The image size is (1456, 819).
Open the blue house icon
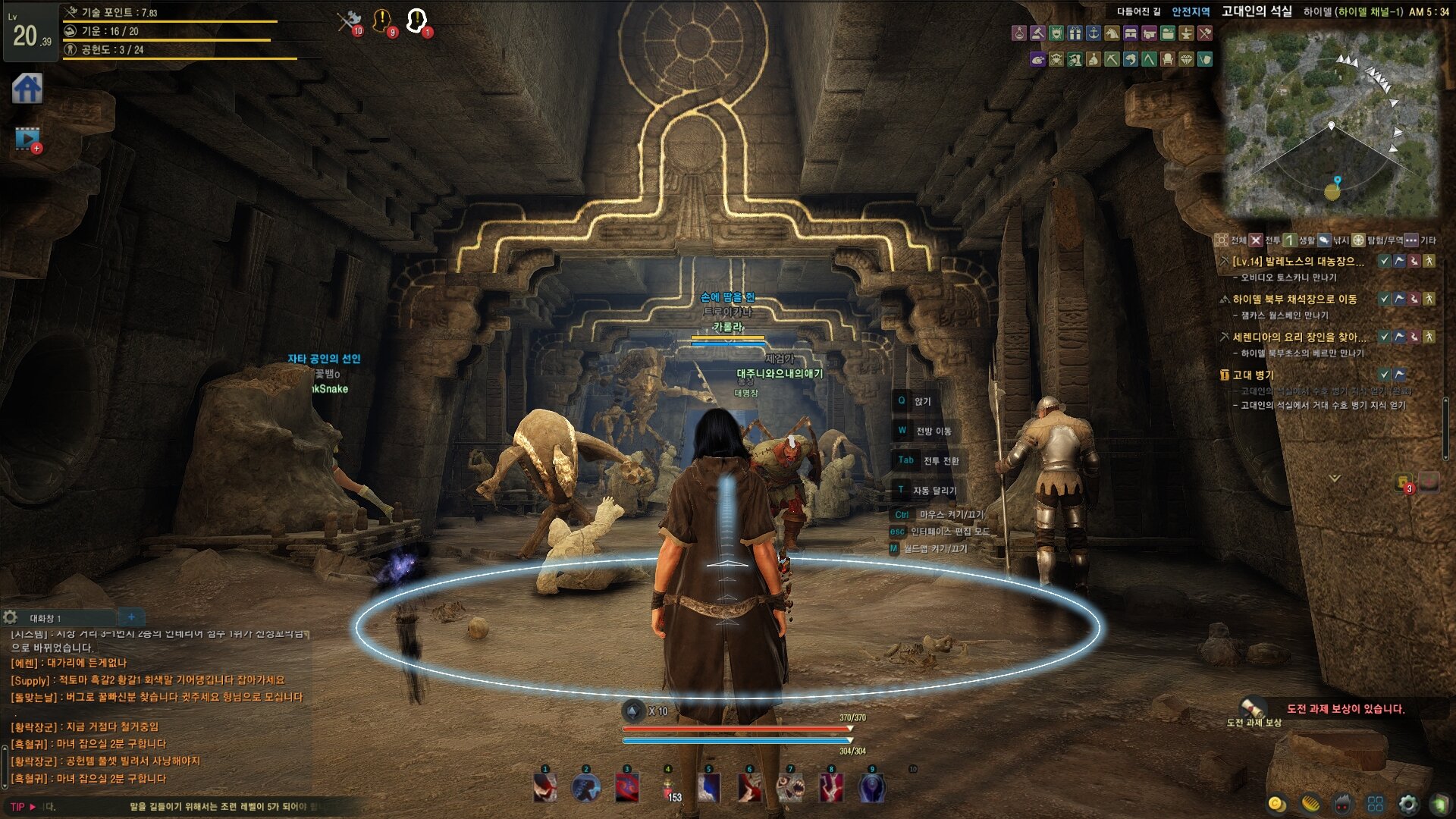(27, 89)
